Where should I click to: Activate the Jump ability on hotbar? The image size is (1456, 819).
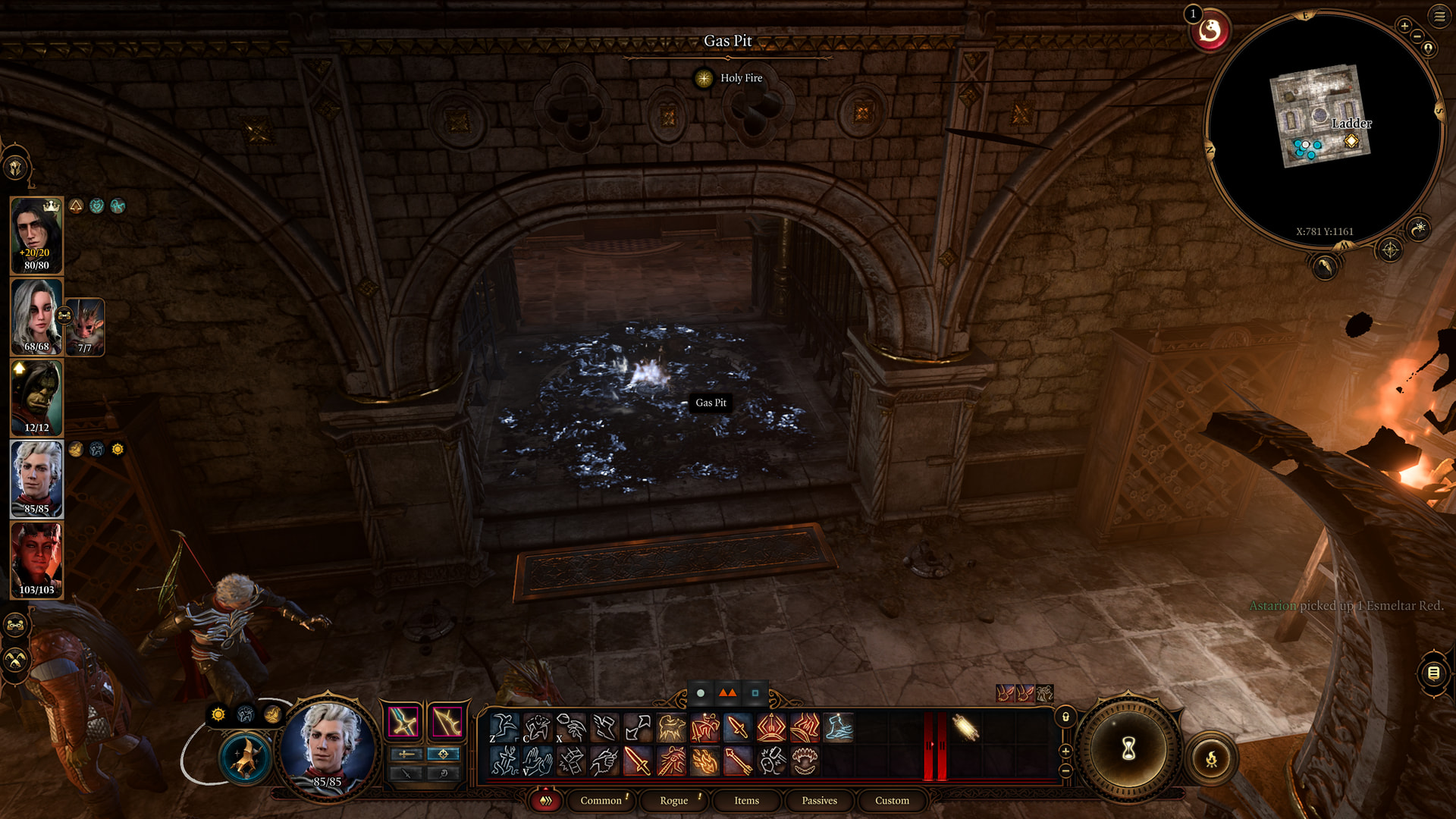coord(504,727)
